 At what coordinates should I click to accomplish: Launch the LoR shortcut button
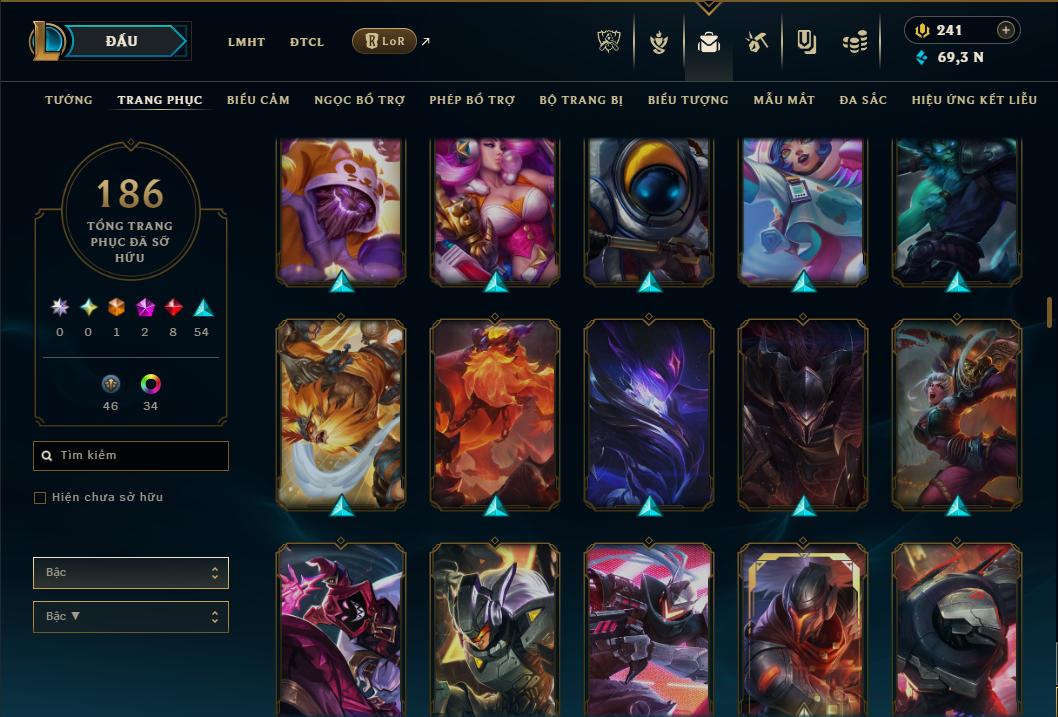pyautogui.click(x=384, y=41)
